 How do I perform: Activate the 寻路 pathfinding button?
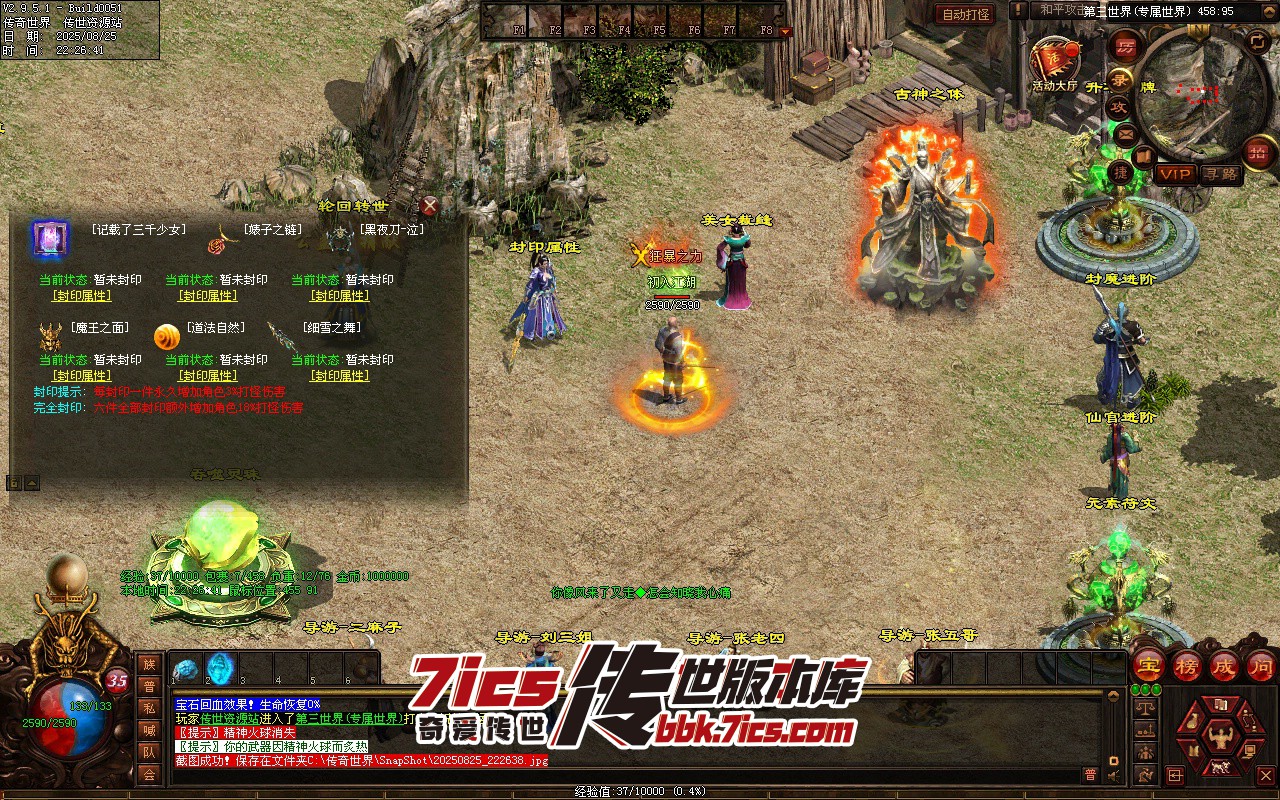pos(1220,174)
